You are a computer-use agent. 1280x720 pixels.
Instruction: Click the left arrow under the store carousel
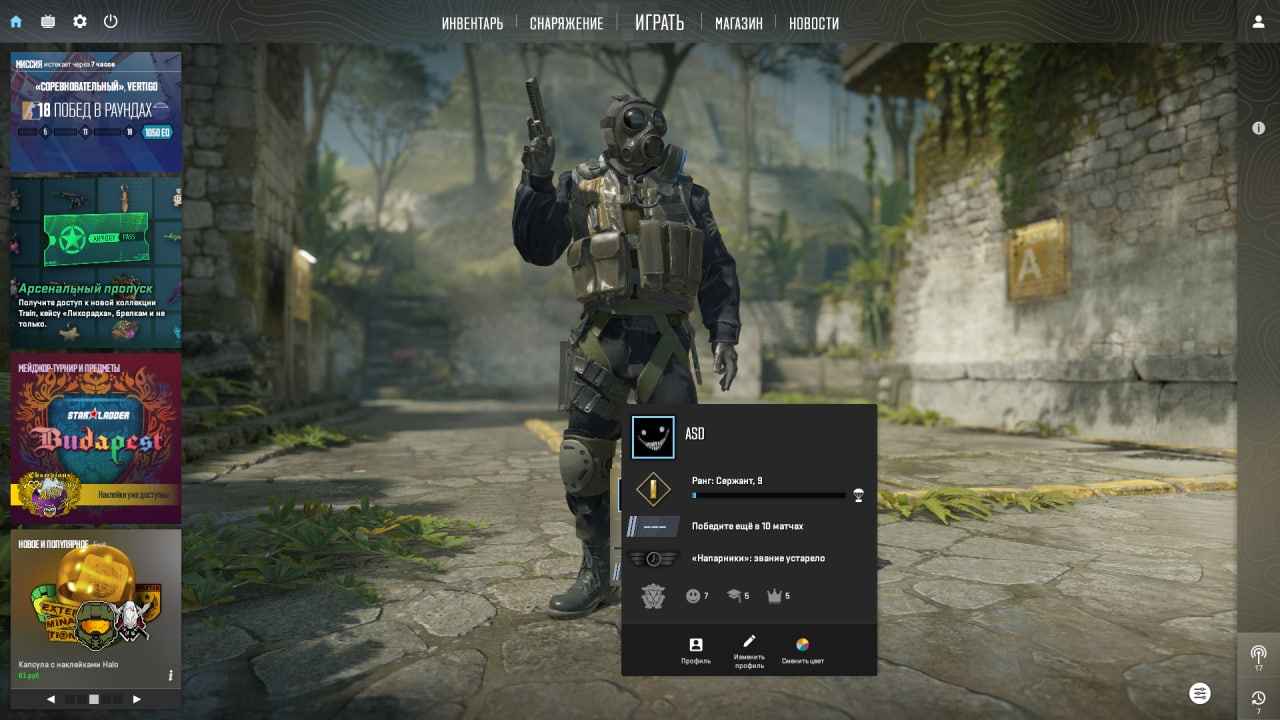click(x=51, y=699)
